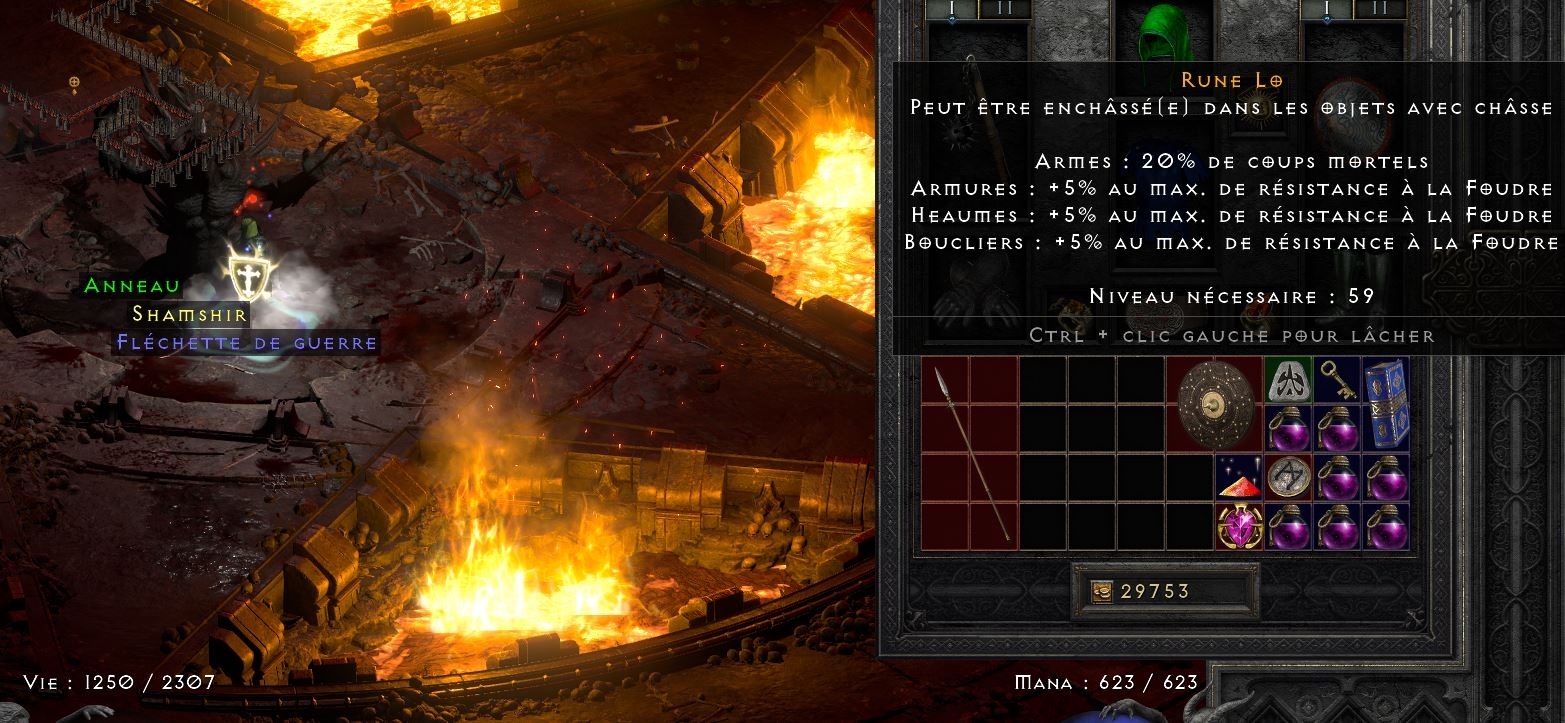Select the round shield in the inventory
Image resolution: width=1565 pixels, height=723 pixels.
1214,404
